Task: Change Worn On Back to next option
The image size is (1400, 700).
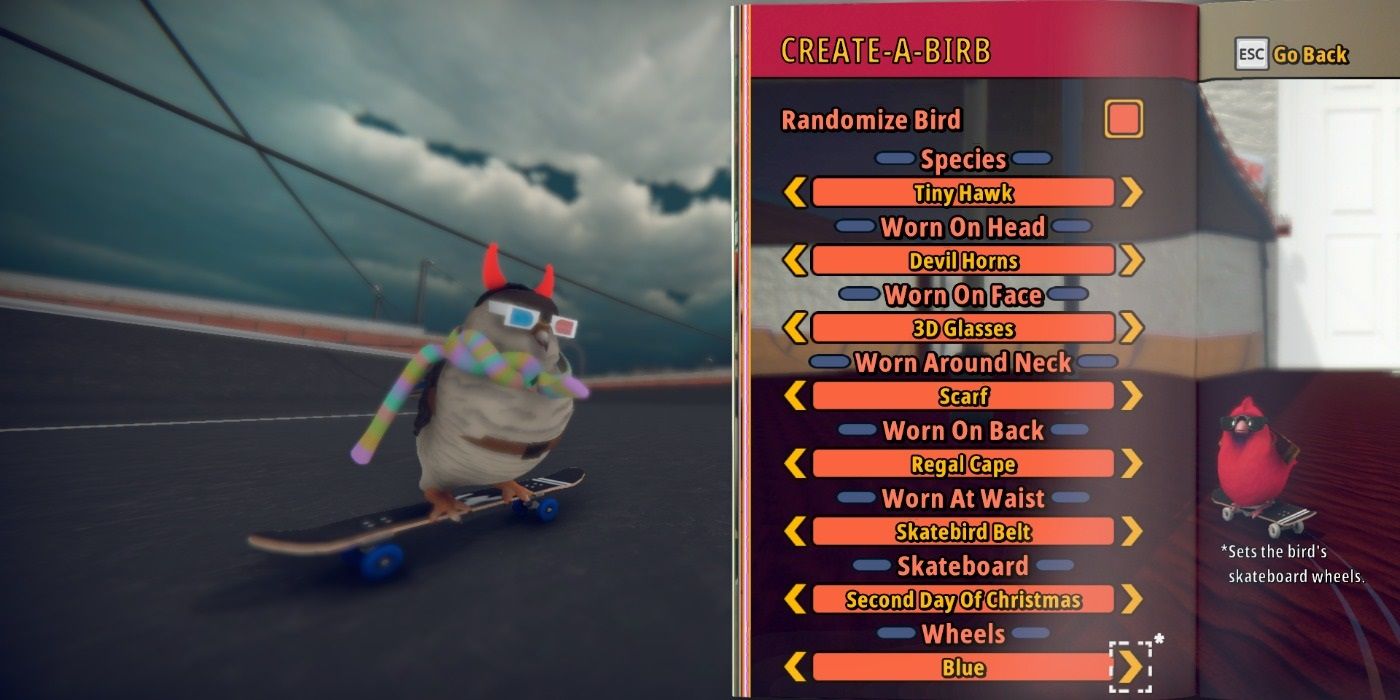Action: 1131,464
